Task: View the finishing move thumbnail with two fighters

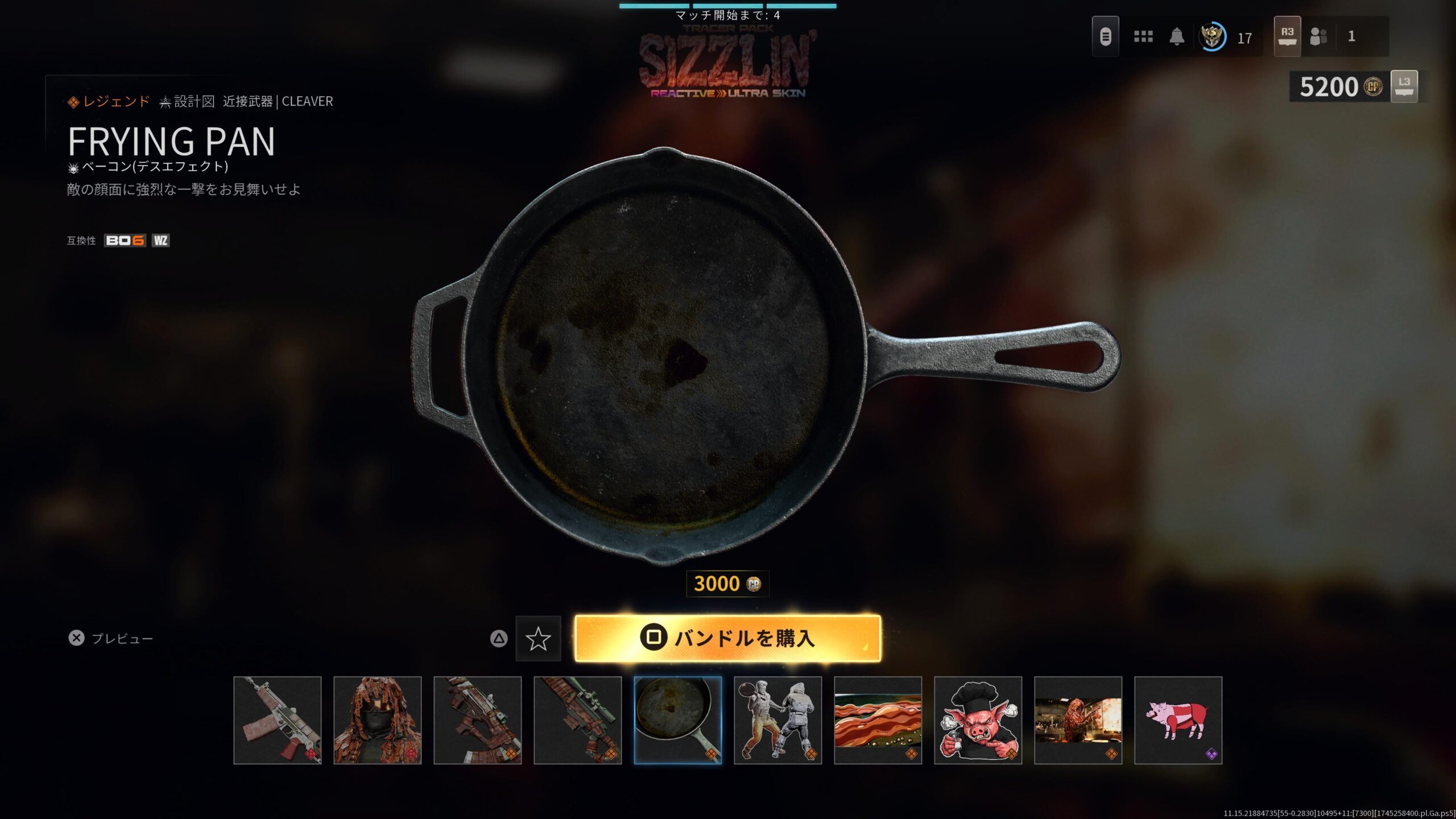Action: tap(778, 720)
